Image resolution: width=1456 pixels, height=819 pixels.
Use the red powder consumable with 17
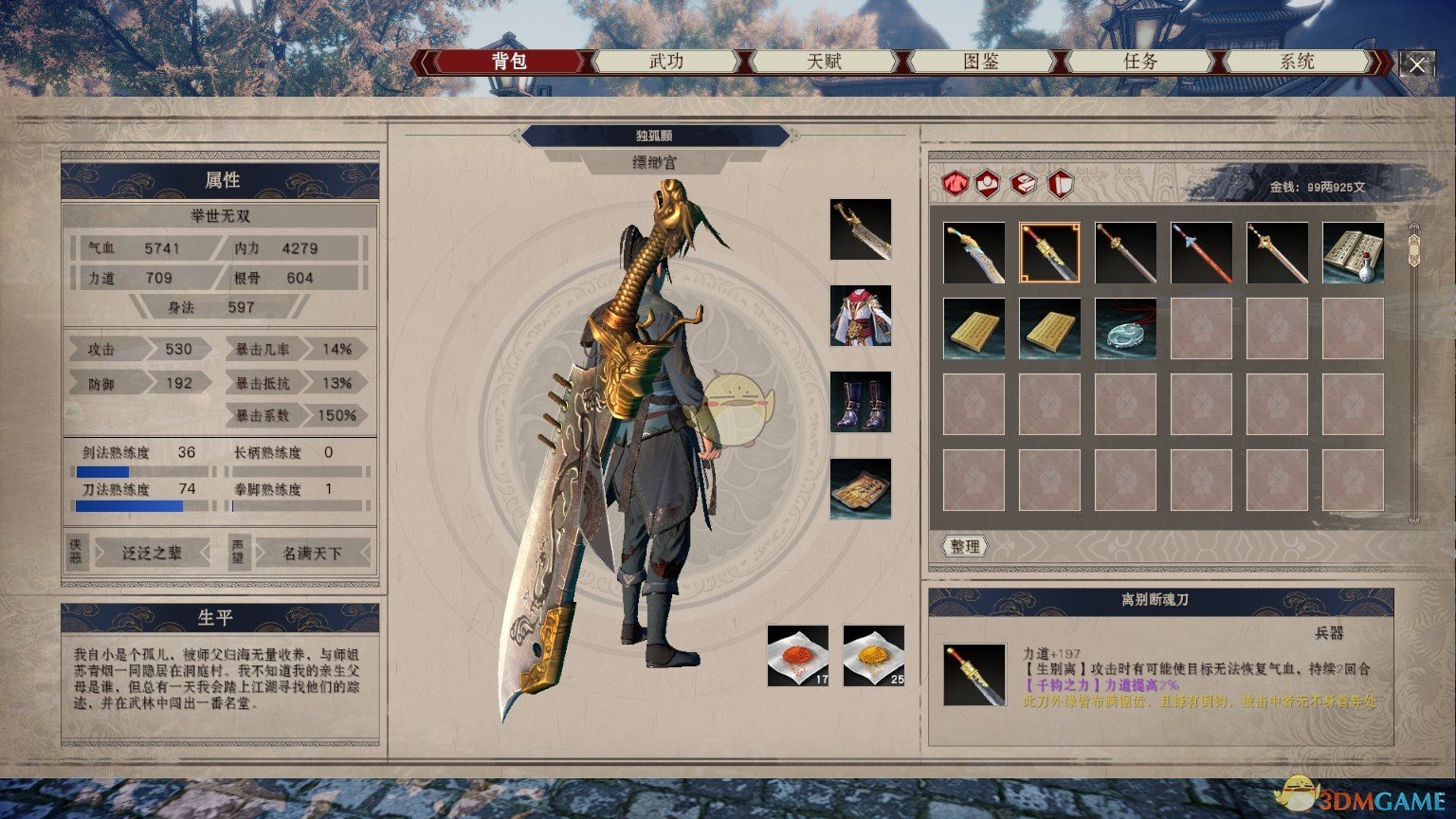pyautogui.click(x=798, y=655)
